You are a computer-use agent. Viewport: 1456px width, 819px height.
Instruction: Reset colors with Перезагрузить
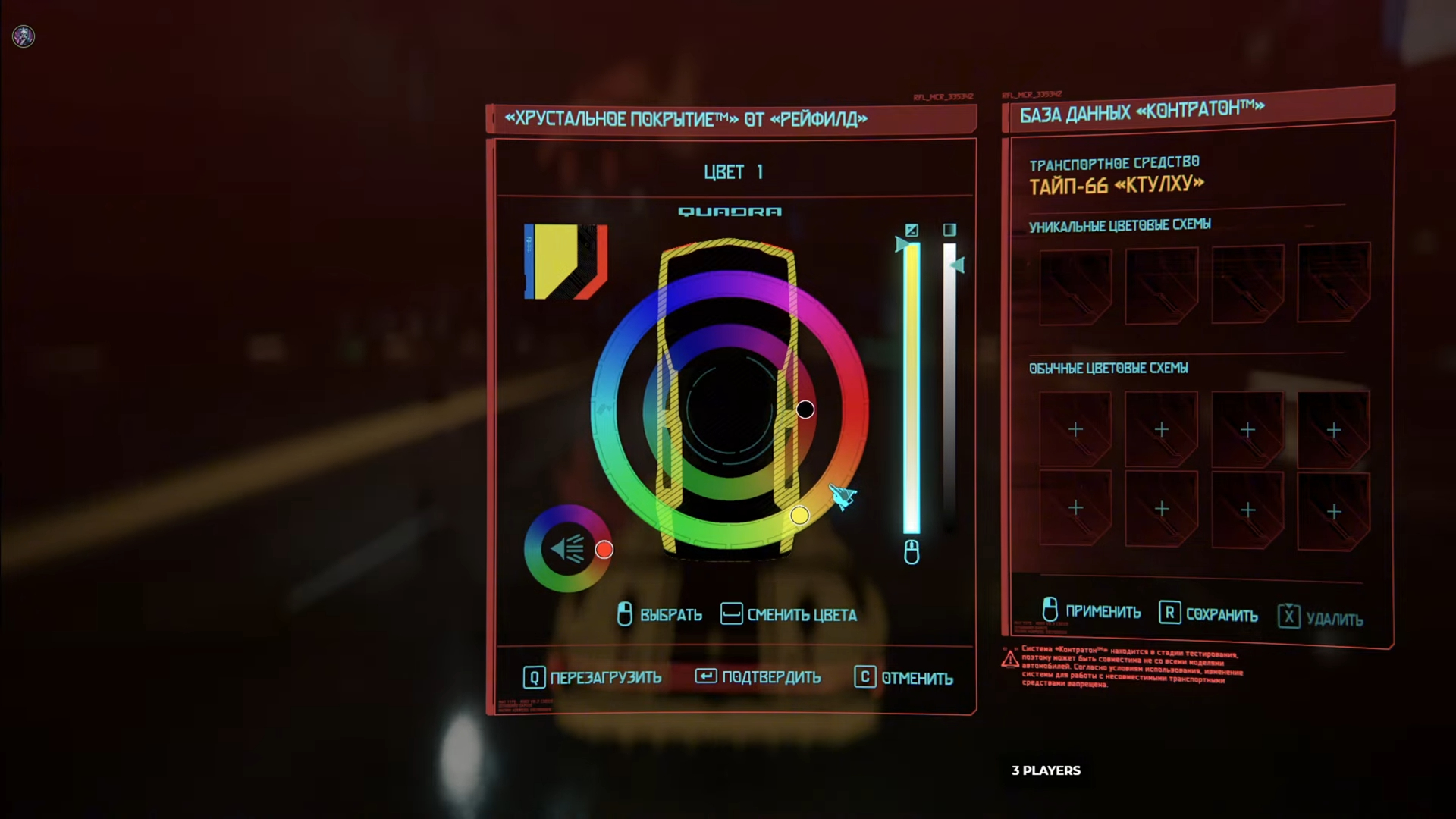[592, 677]
